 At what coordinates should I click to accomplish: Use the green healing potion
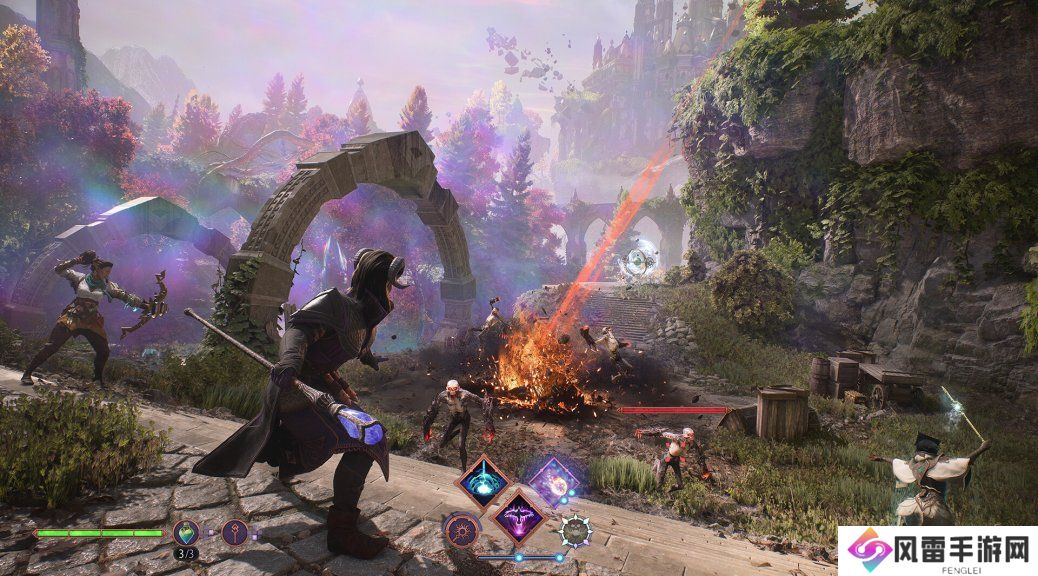(185, 532)
